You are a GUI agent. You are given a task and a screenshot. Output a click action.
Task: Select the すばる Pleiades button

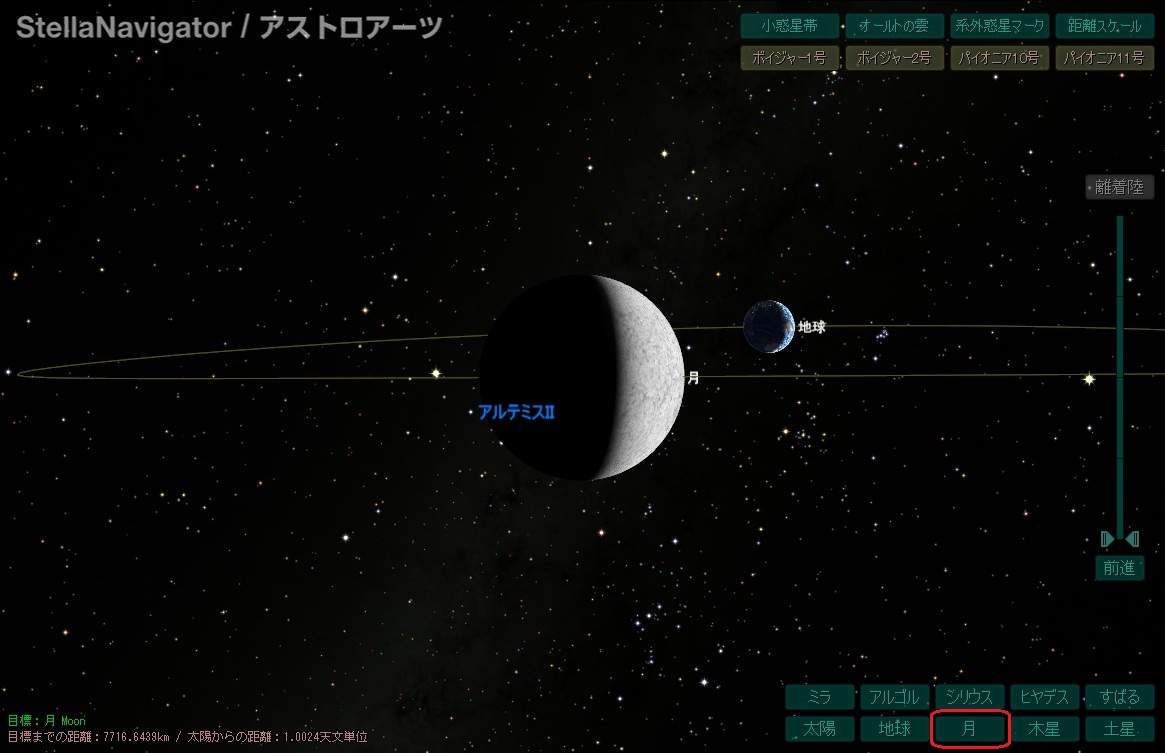pyautogui.click(x=1119, y=697)
